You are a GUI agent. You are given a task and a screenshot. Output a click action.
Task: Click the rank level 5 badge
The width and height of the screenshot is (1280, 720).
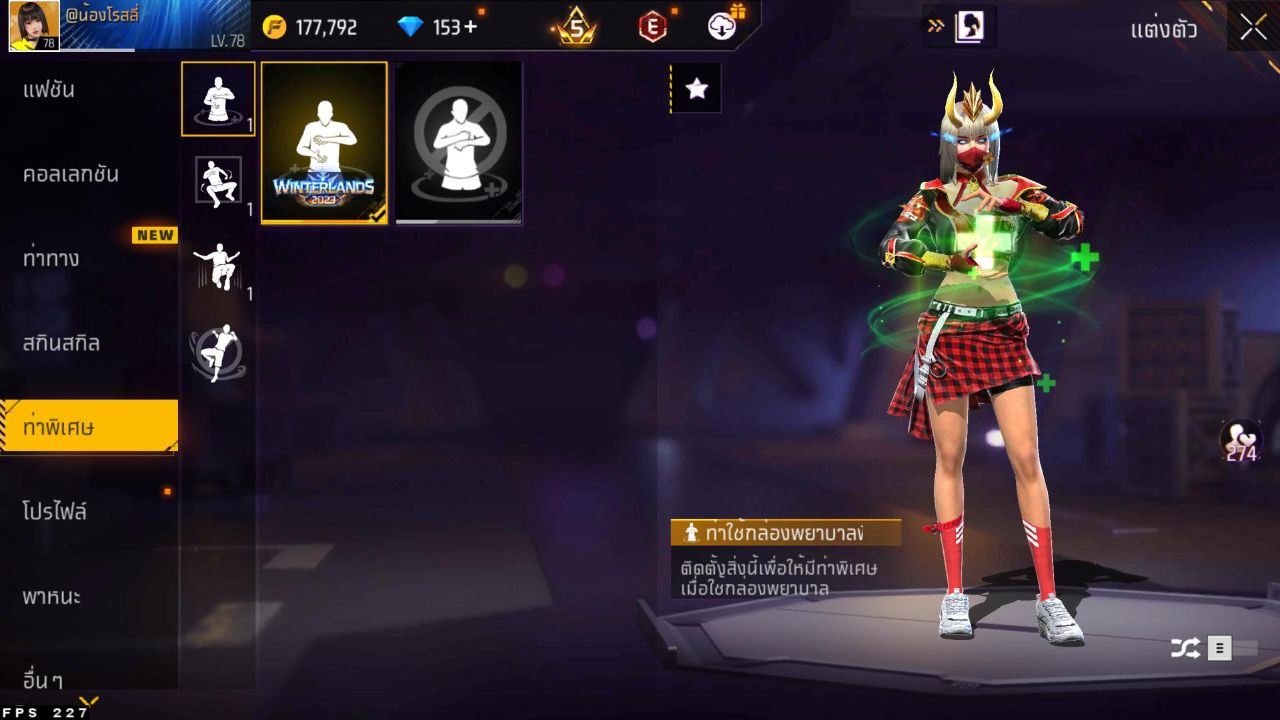(x=577, y=27)
